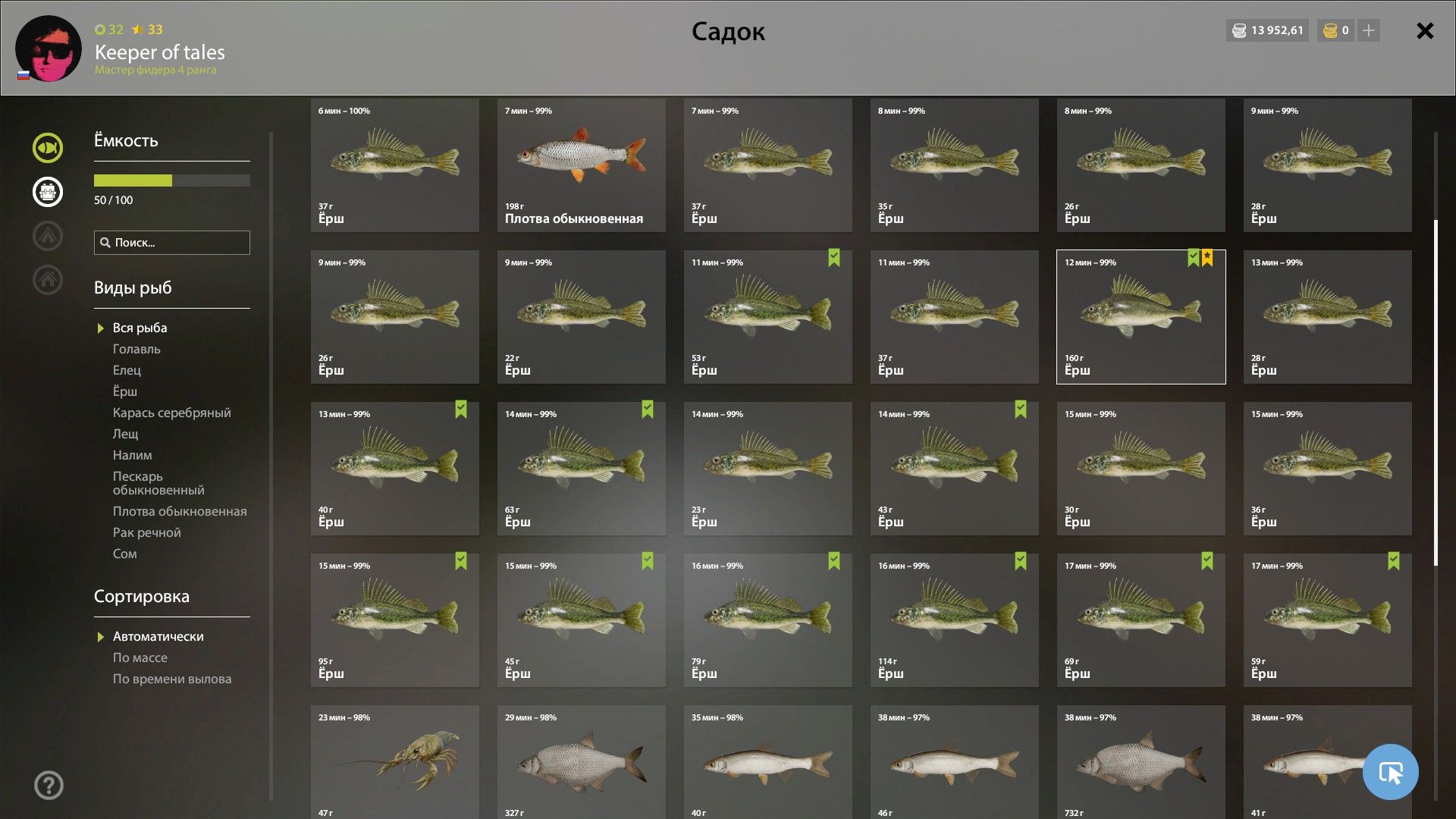Viewport: 1456px width, 819px height.
Task: Select the Рак речной filter
Action: [x=146, y=532]
